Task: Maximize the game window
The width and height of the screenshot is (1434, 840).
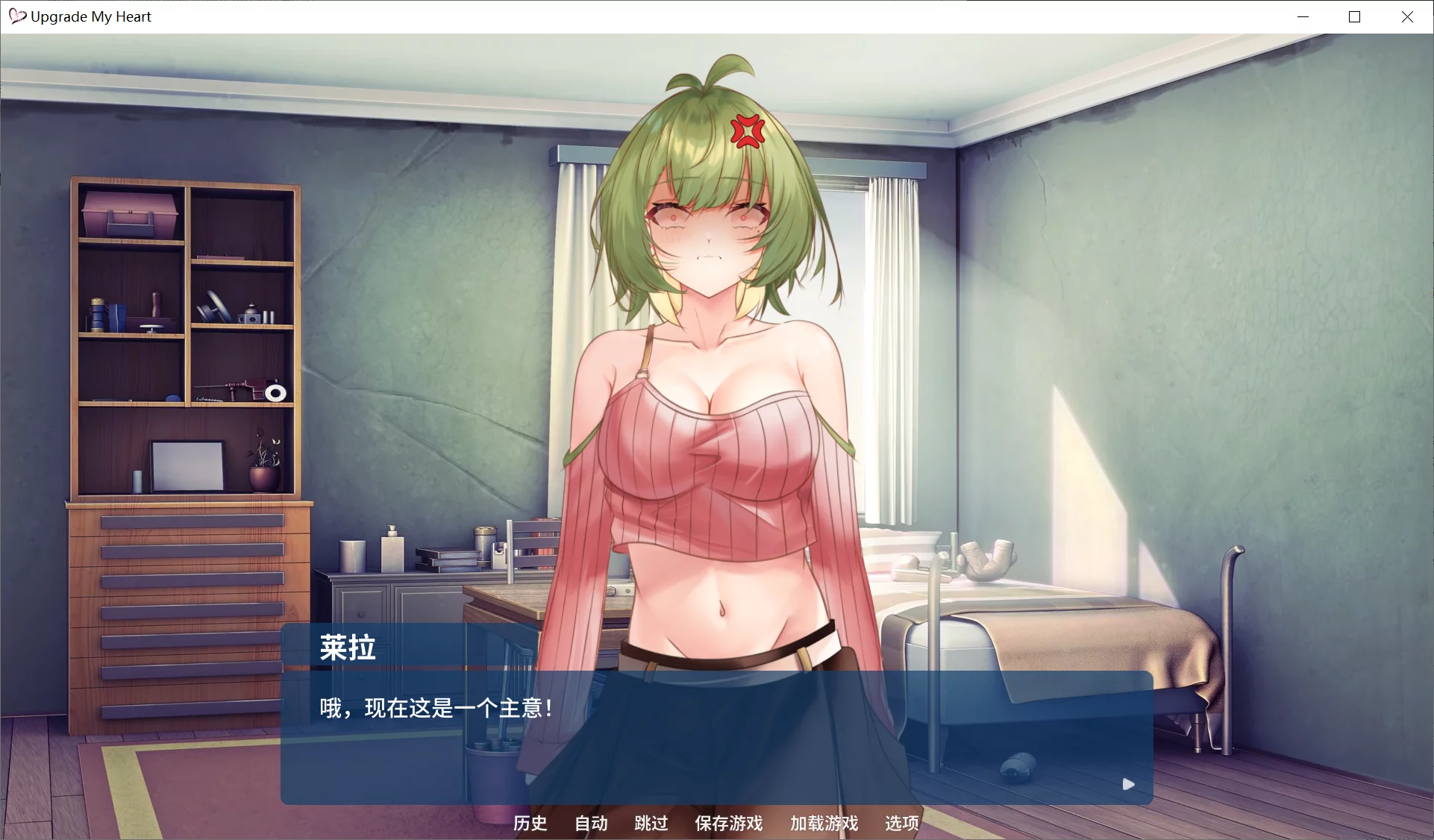Action: click(1355, 16)
